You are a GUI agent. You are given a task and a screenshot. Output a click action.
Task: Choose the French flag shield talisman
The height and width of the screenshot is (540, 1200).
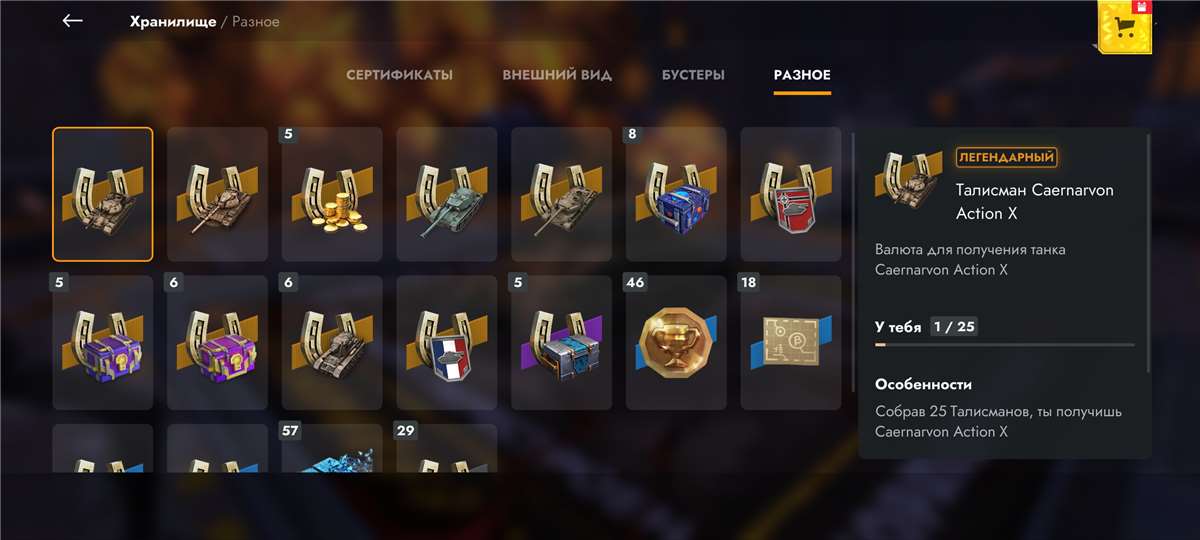click(x=447, y=342)
